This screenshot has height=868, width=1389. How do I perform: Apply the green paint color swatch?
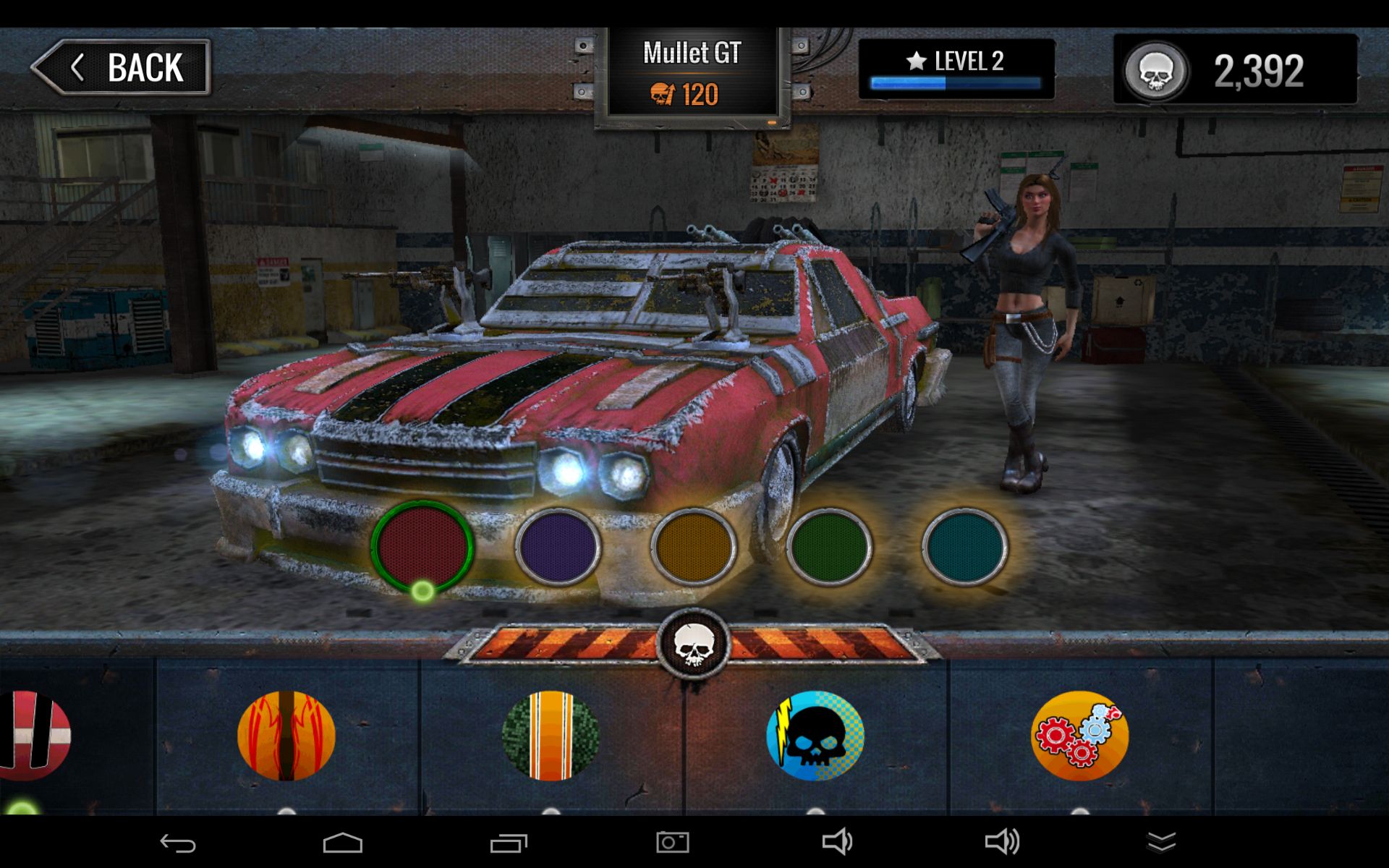829,546
